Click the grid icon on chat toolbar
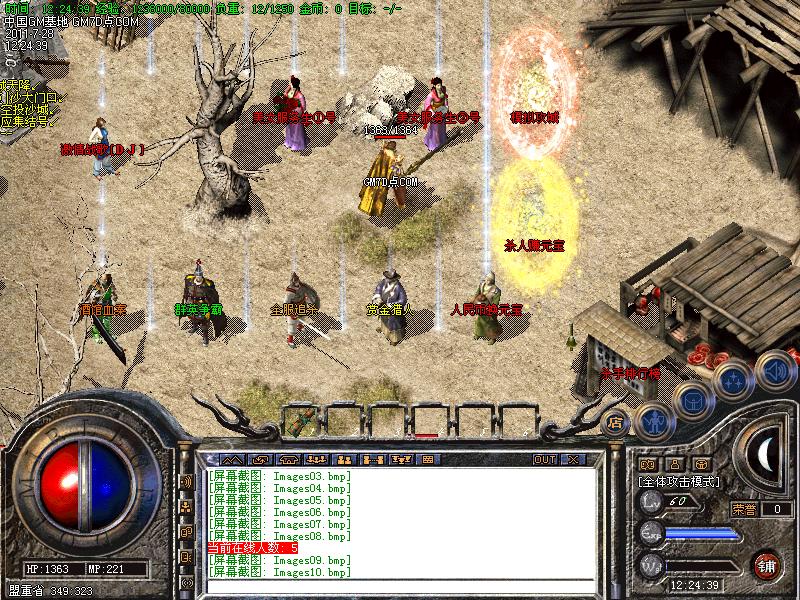This screenshot has width=800, height=600. point(428,459)
